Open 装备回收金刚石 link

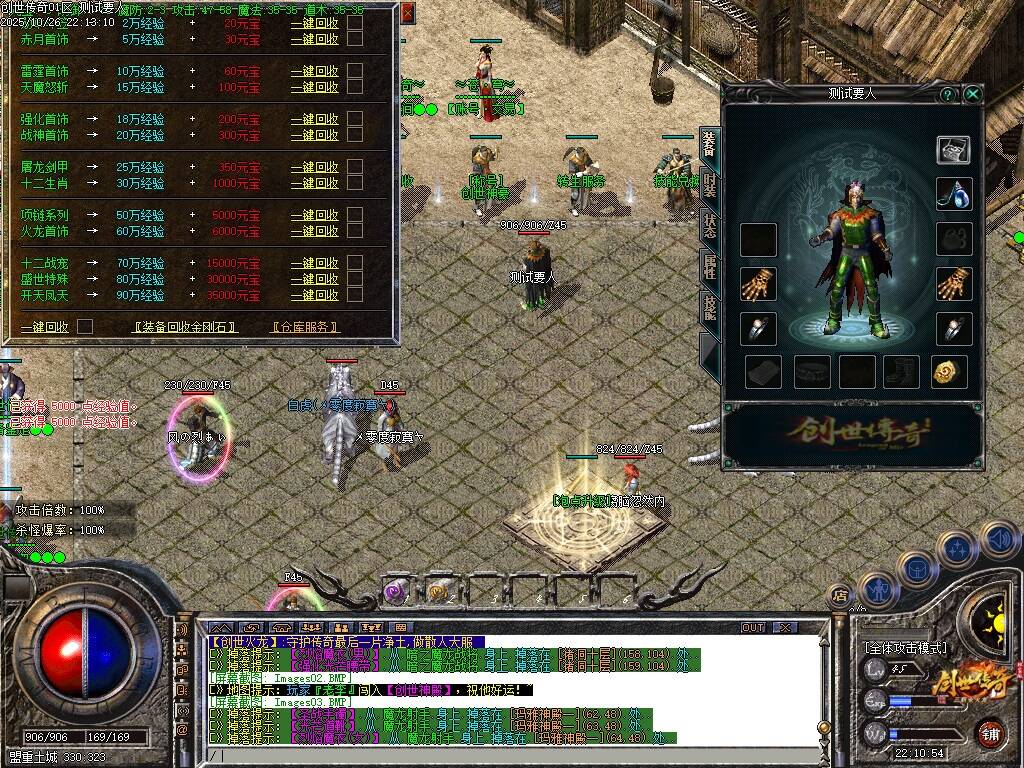coord(185,327)
